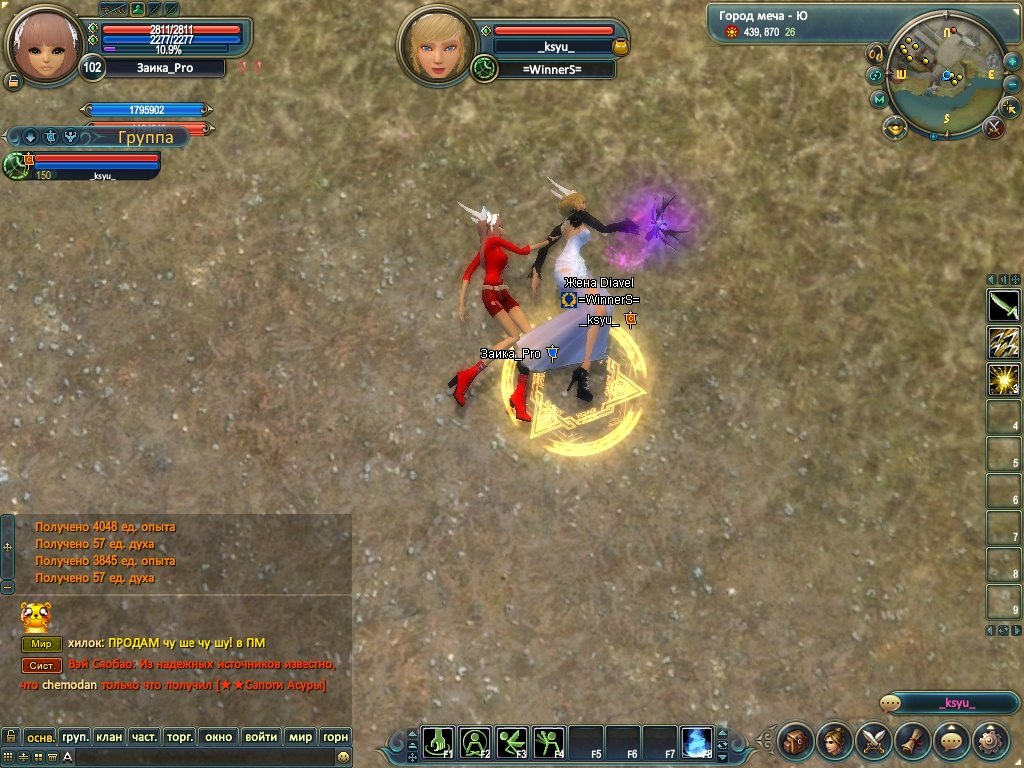Select the мир chat tab
Screen dimensions: 1024x768
[x=300, y=737]
